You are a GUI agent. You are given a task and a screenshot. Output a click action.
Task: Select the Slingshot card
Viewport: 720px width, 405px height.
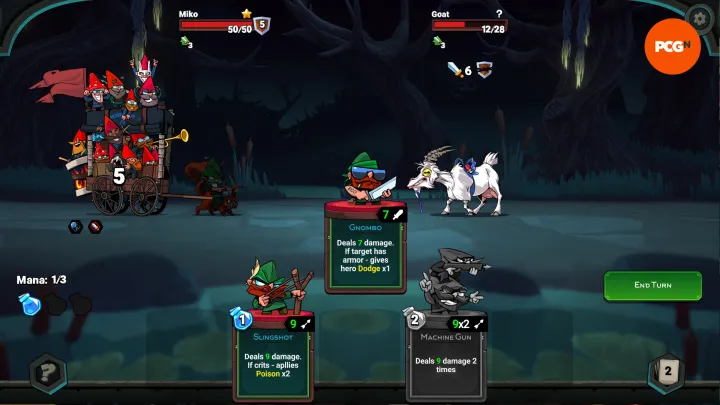point(275,355)
